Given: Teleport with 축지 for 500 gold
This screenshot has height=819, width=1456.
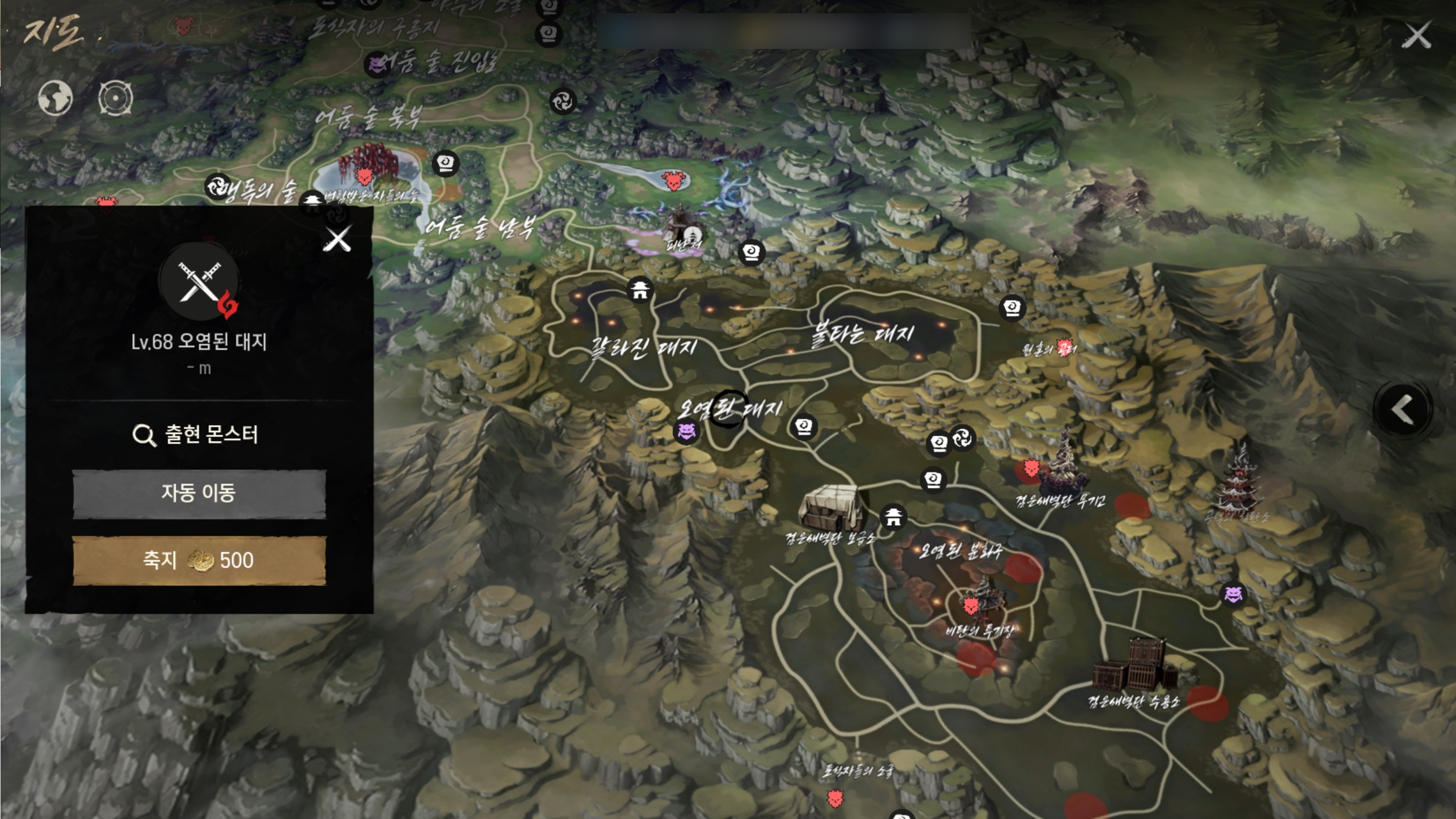Looking at the screenshot, I should (x=199, y=560).
